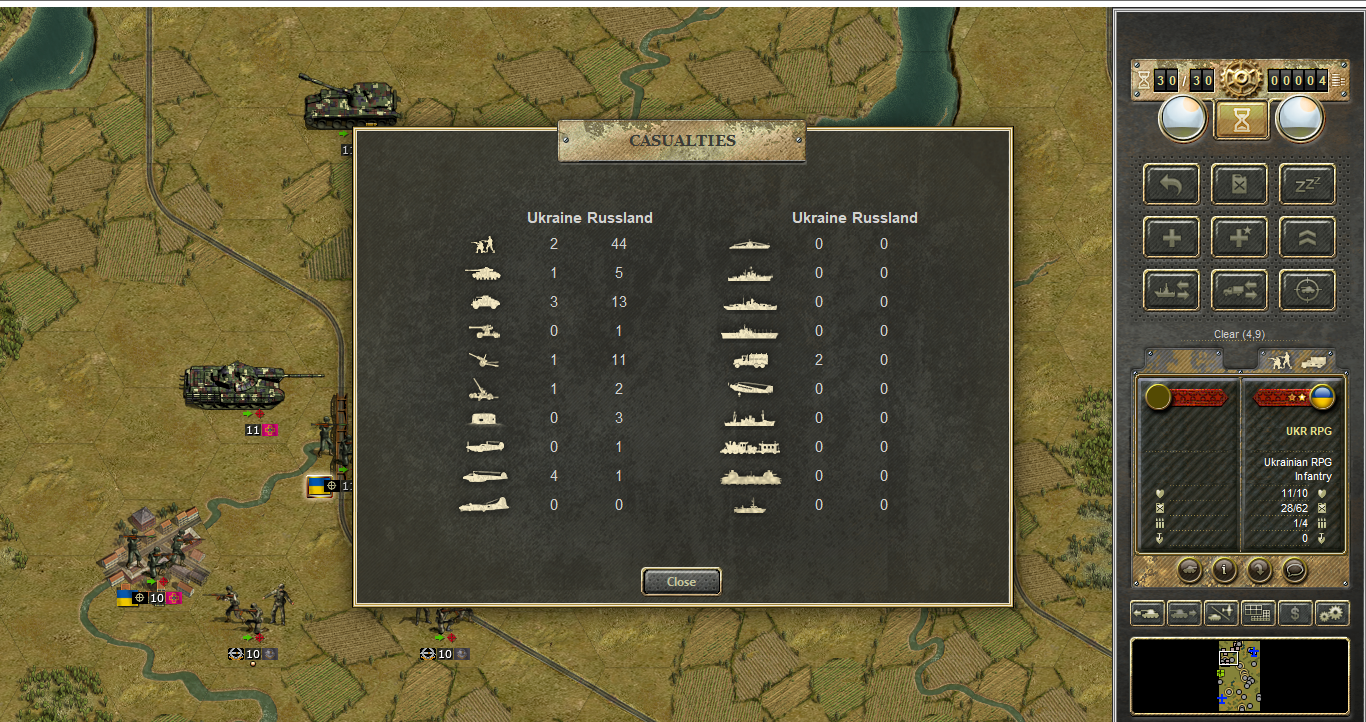End the turn with the hourglass button
The width and height of the screenshot is (1366, 722).
click(x=1241, y=120)
